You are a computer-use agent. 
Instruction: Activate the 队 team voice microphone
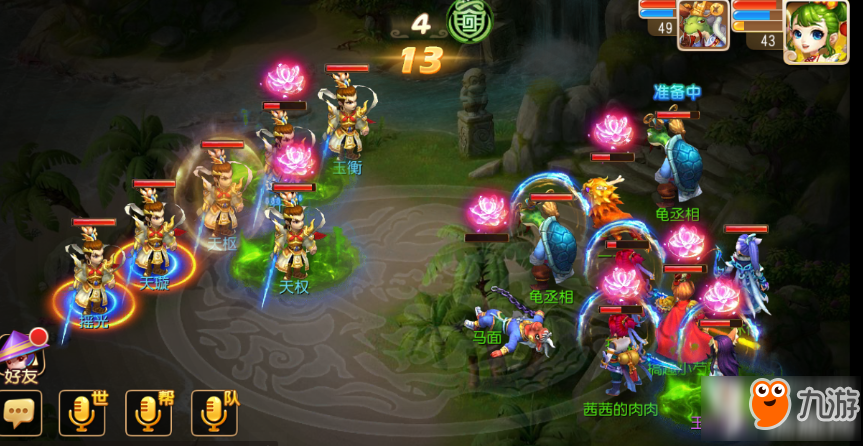tap(212, 412)
